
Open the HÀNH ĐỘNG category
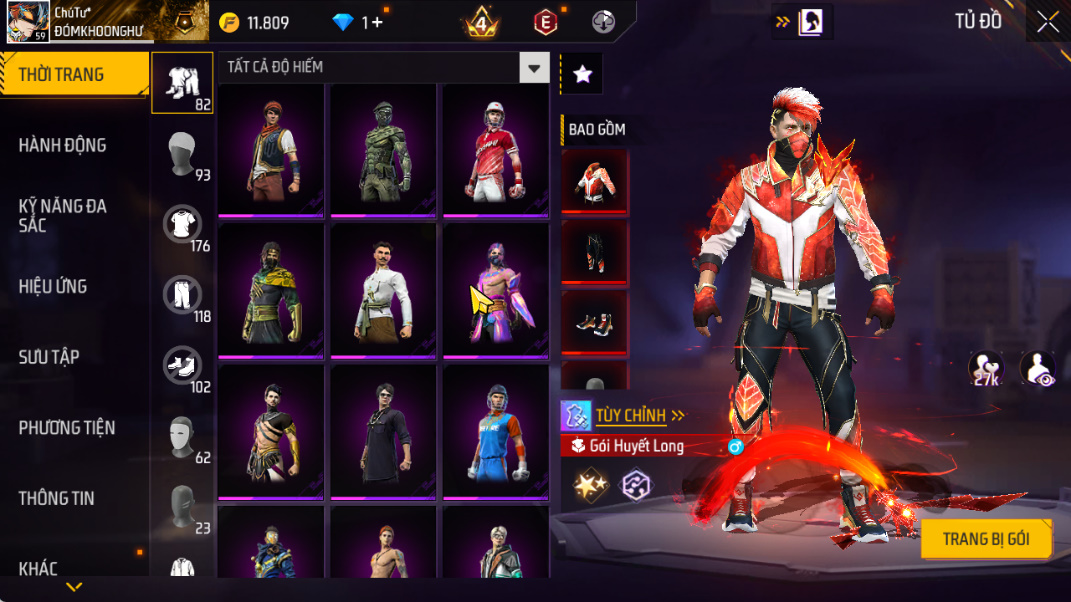coord(62,145)
